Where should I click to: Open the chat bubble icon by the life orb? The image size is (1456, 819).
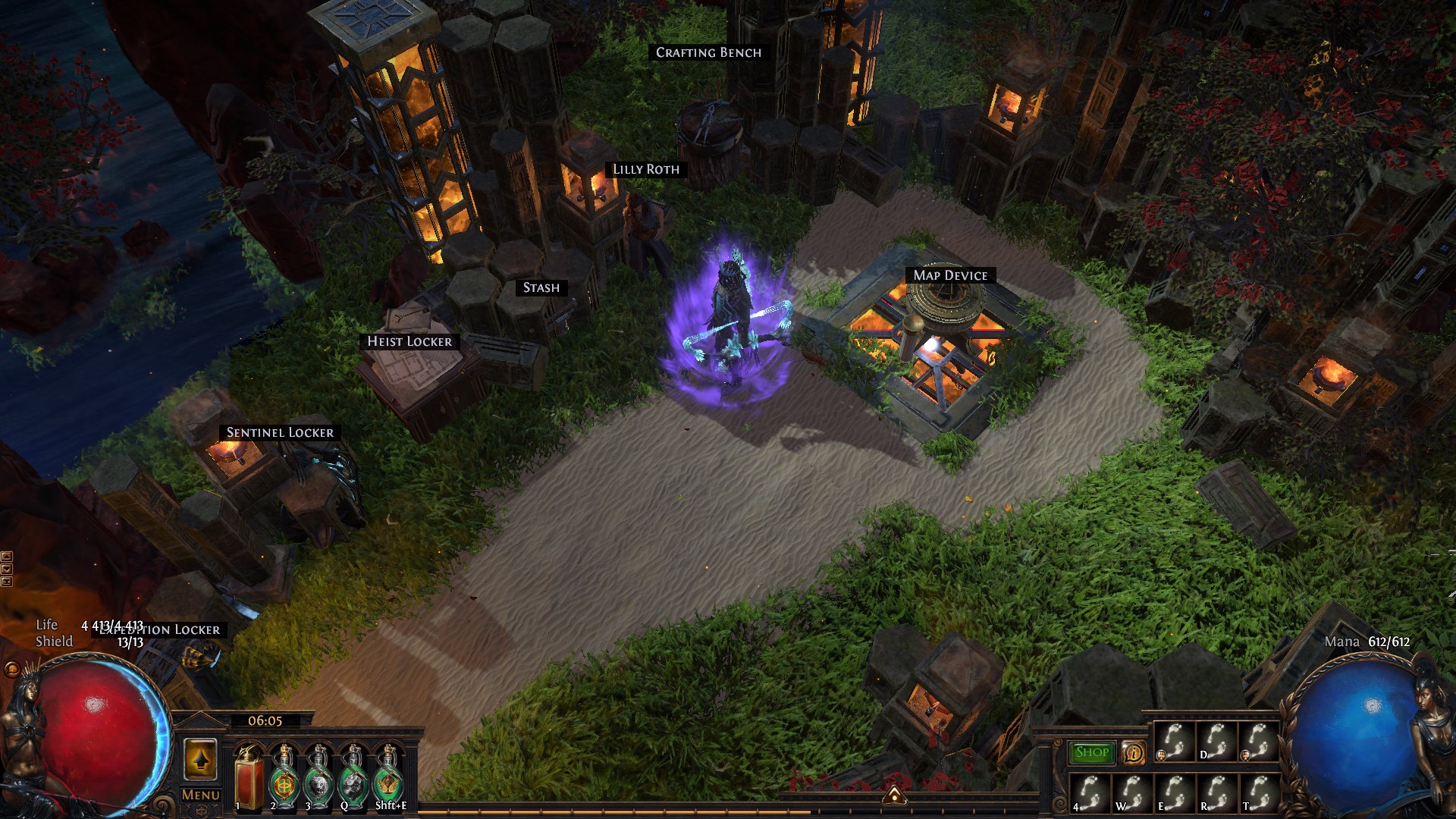point(11,670)
